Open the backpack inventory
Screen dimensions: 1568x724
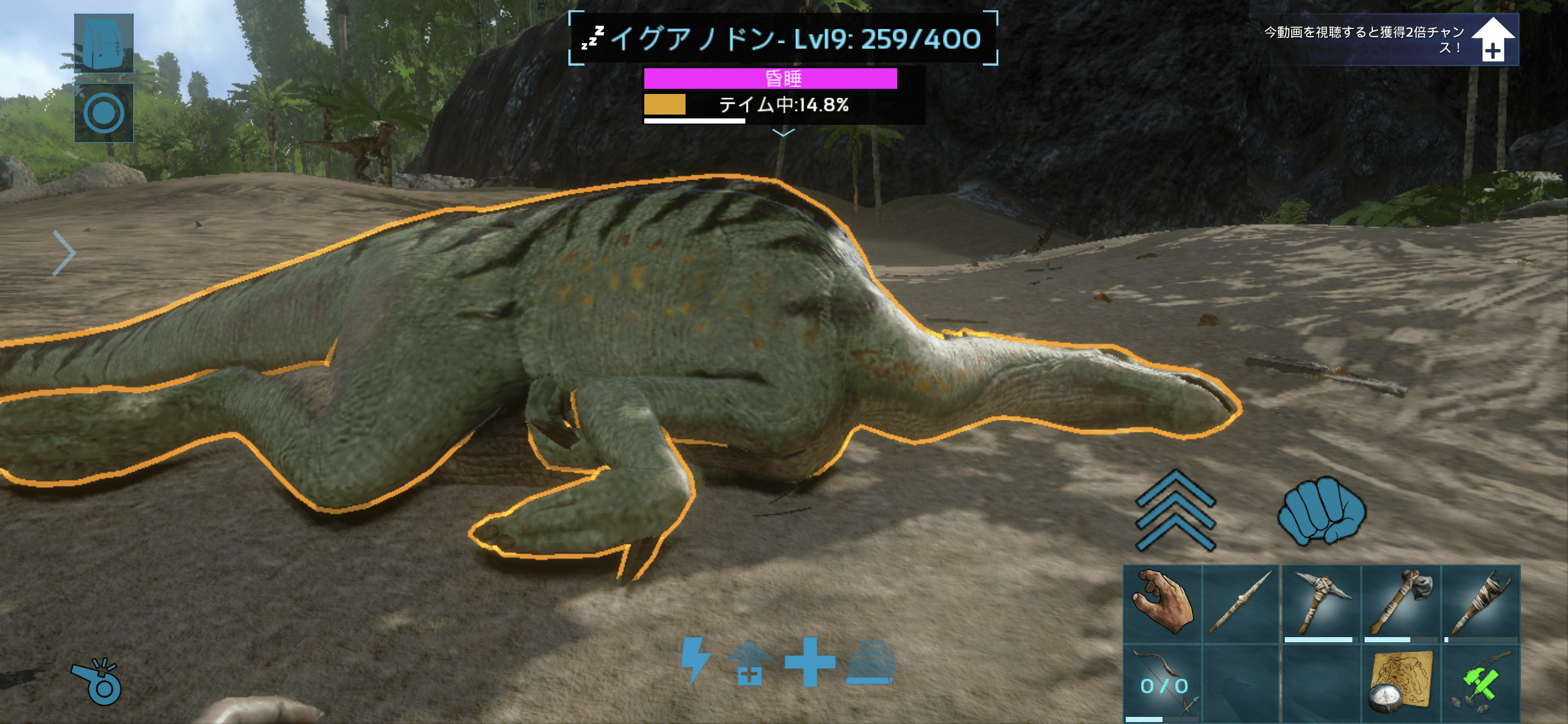(104, 42)
